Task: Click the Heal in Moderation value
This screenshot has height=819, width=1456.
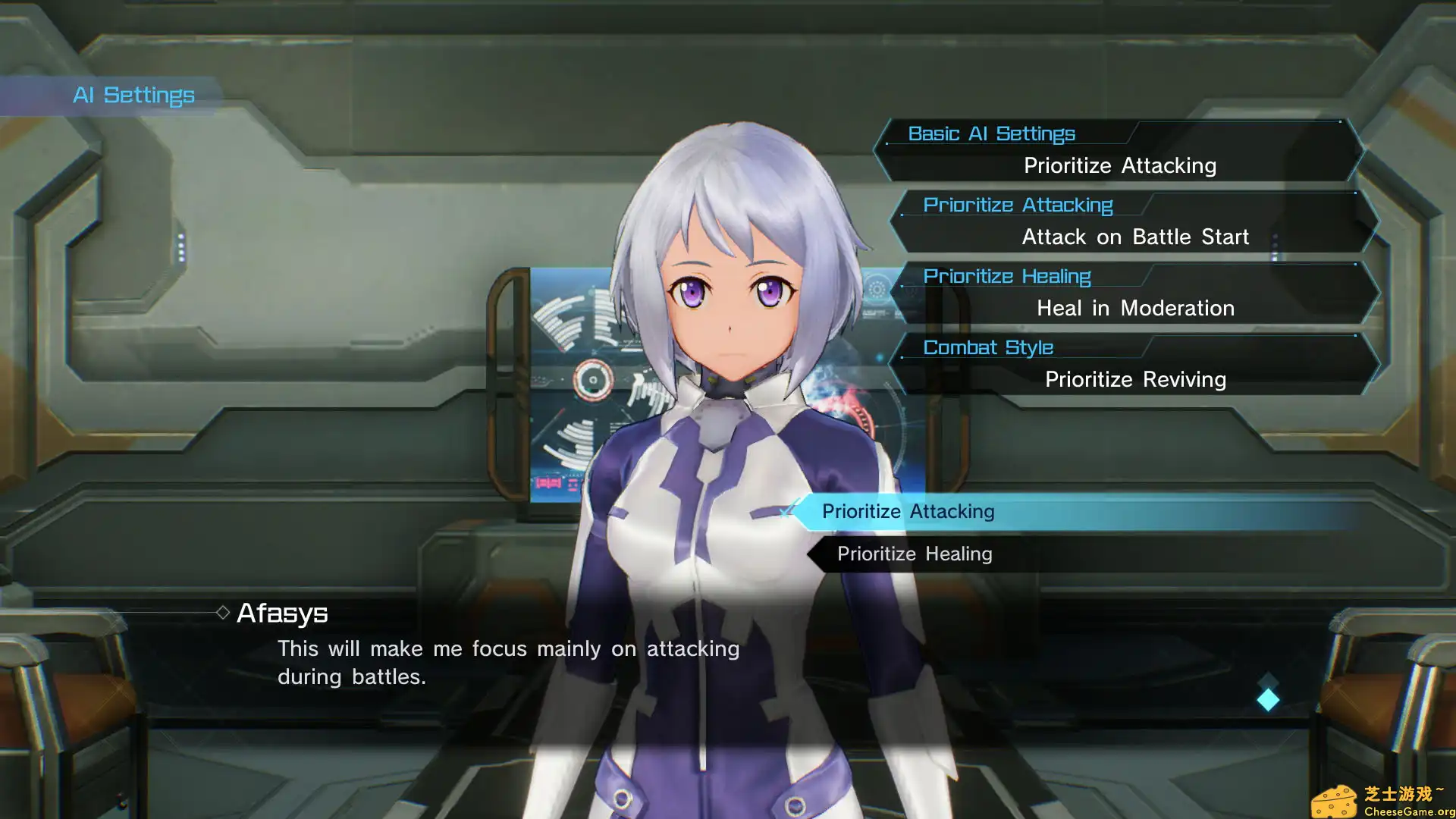Action: point(1135,308)
